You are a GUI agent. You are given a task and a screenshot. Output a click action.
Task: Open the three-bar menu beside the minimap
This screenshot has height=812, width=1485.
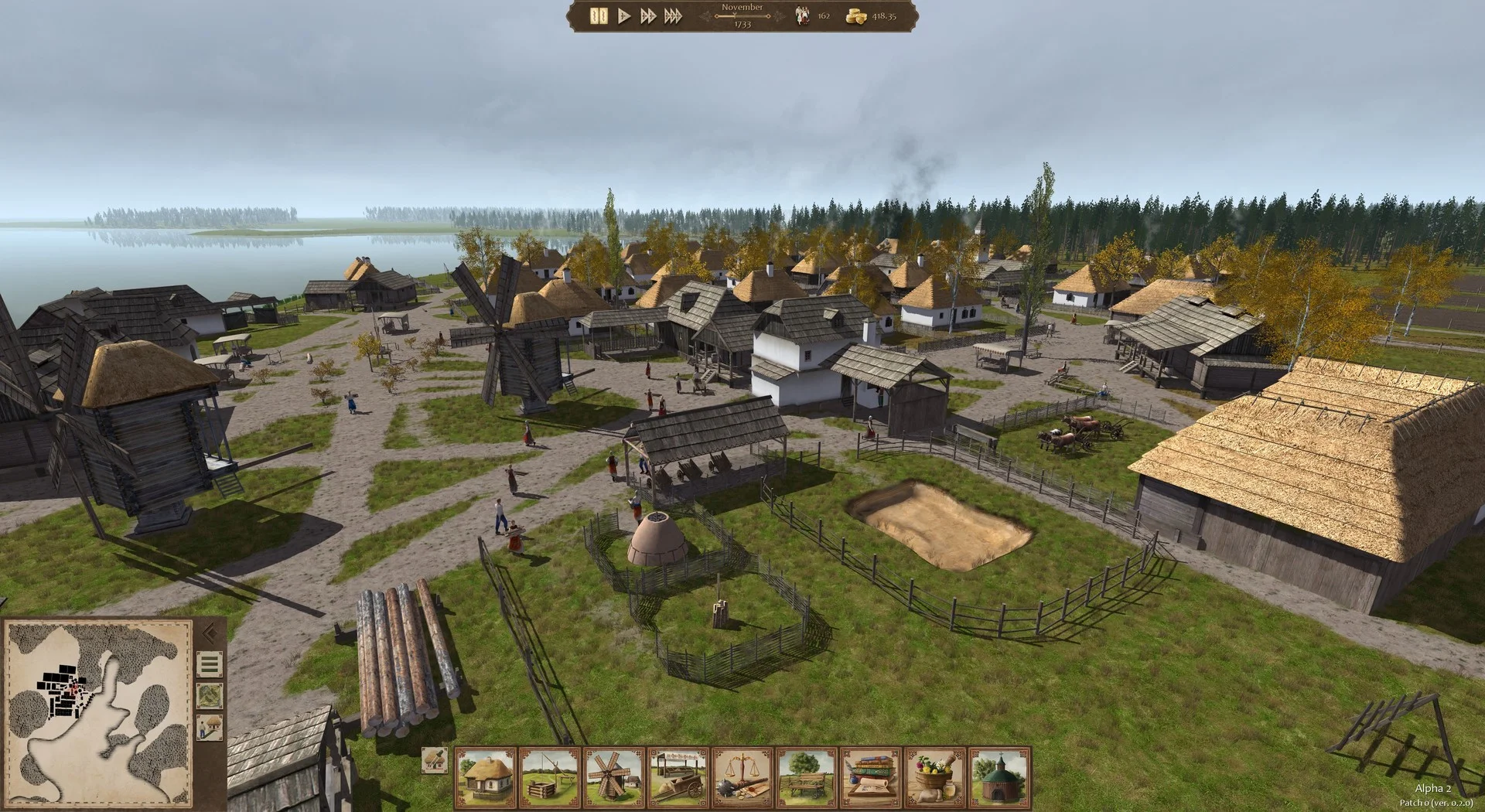pyautogui.click(x=210, y=664)
